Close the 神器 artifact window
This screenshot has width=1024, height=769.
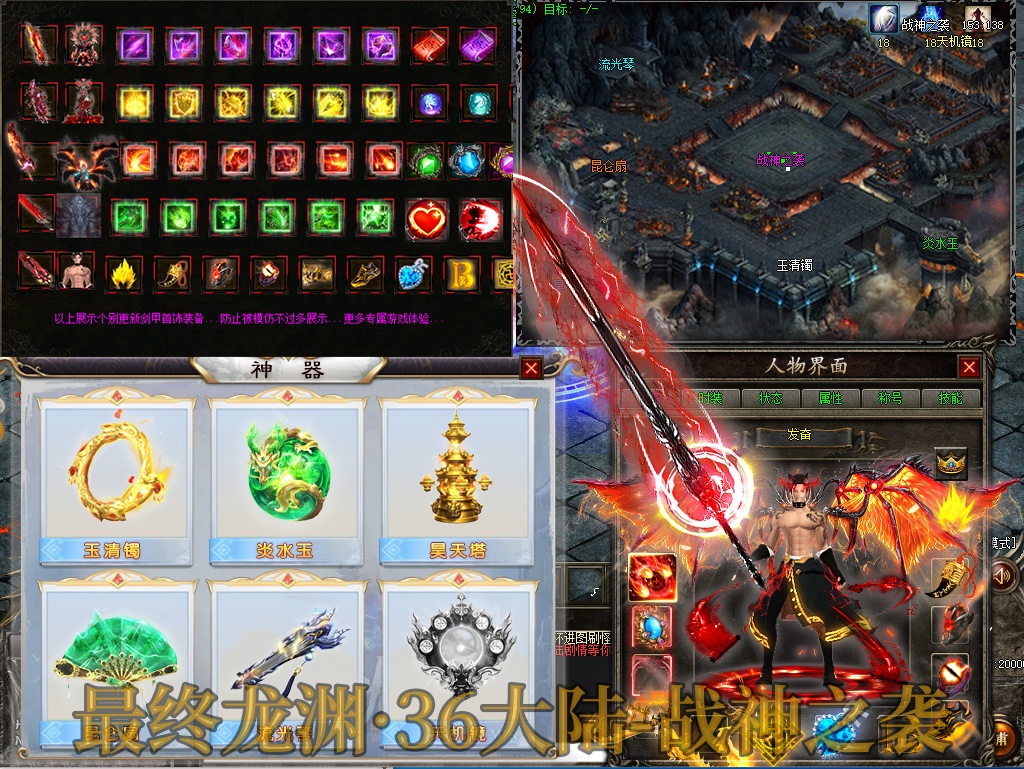[x=531, y=368]
